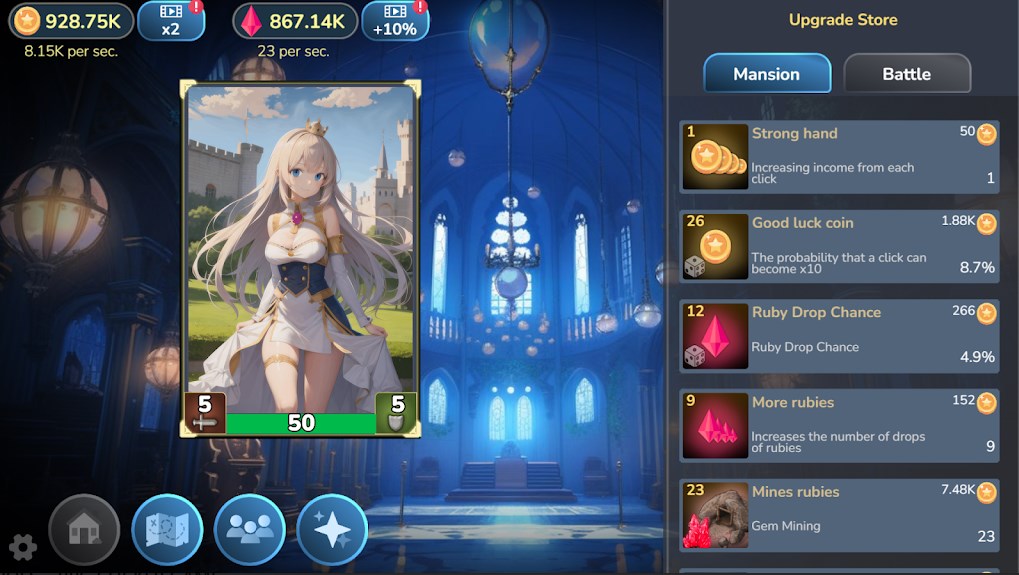The image size is (1019, 575).
Task: Open the map screen
Action: click(167, 529)
